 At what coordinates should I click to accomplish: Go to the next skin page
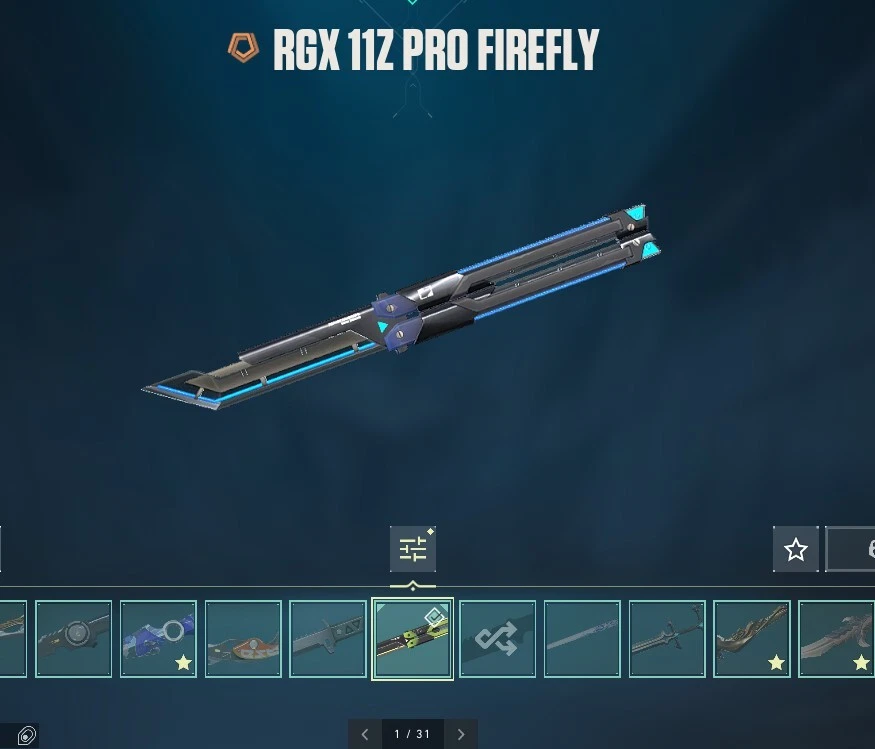tap(461, 734)
